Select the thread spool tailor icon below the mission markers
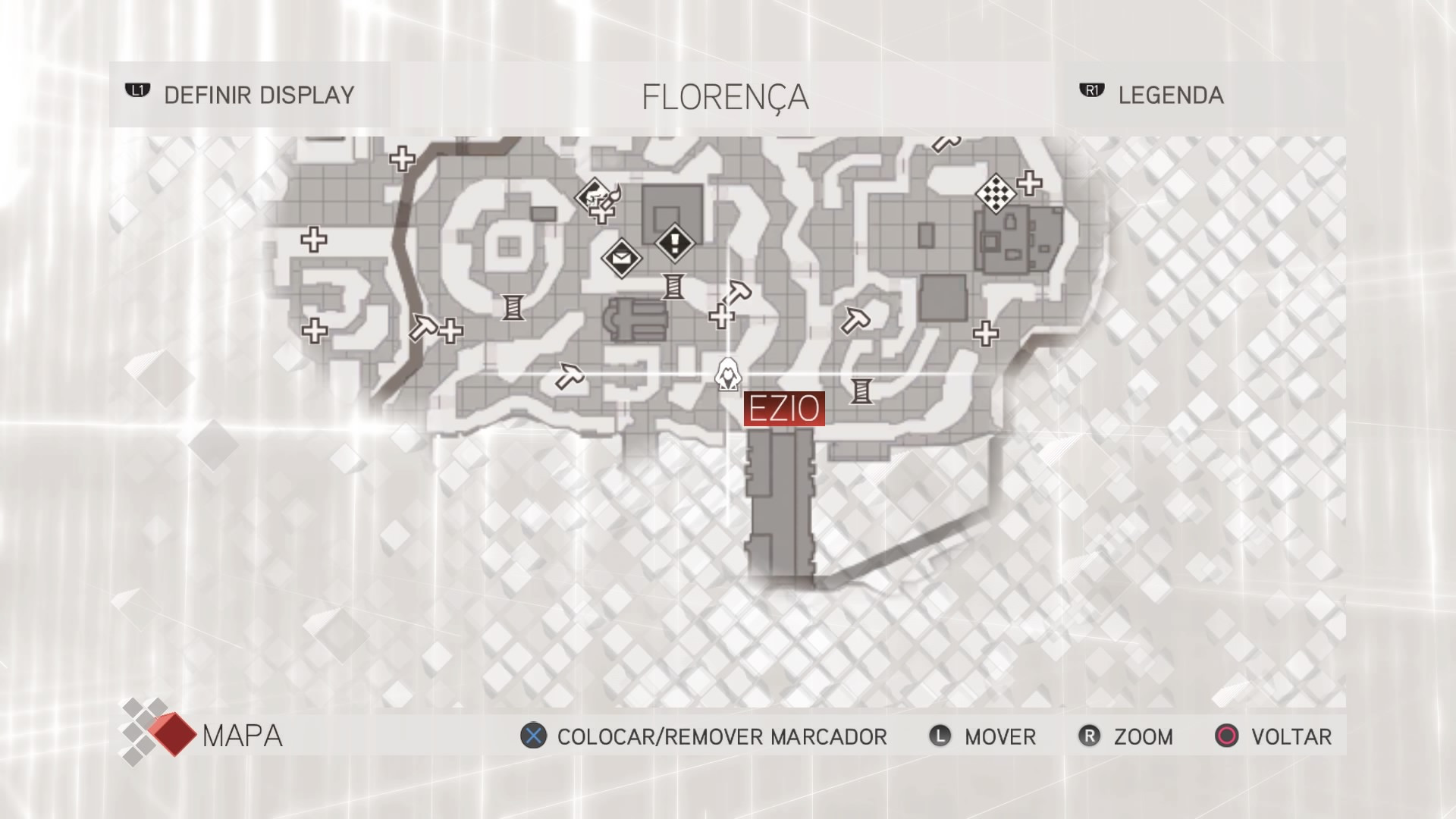Viewport: 1456px width, 819px height. (x=672, y=288)
